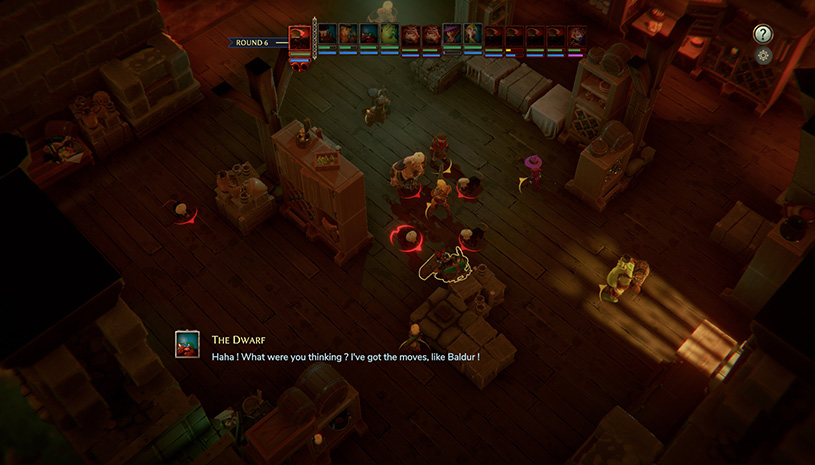Image resolution: width=815 pixels, height=465 pixels.
Task: Open the question mark help button
Action: pyautogui.click(x=763, y=34)
